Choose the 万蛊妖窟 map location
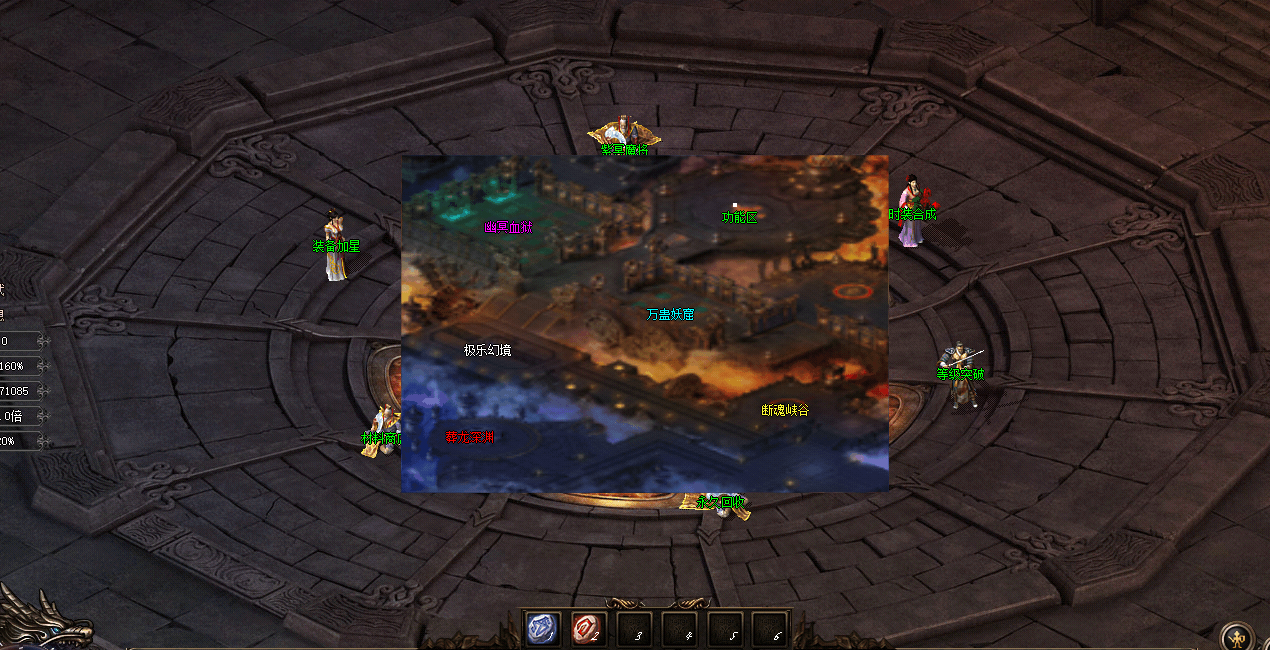Screen dimensions: 1270x650 [x=670, y=314]
